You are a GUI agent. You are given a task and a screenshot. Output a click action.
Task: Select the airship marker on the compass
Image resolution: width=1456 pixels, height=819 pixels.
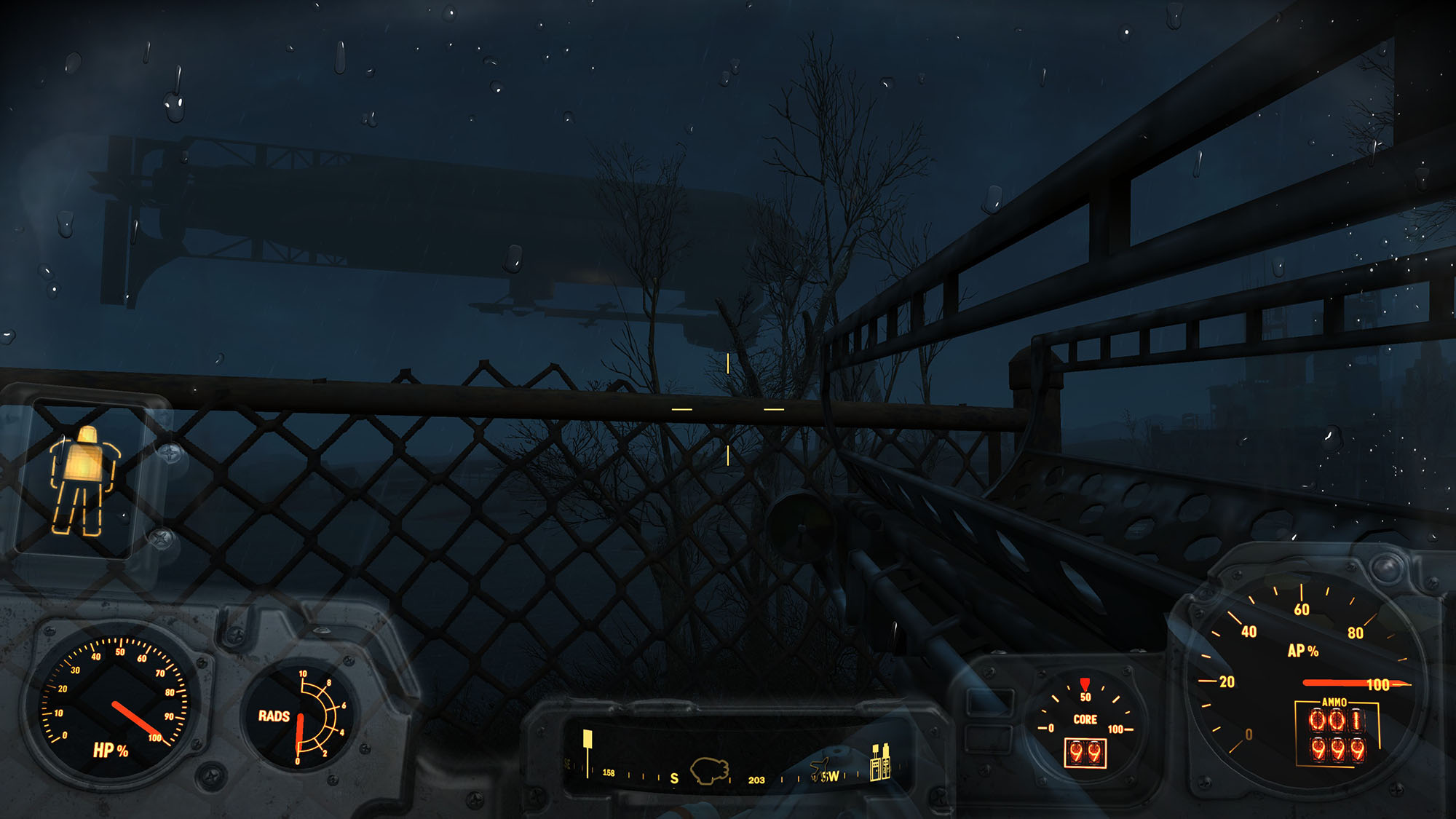pyautogui.click(x=709, y=771)
